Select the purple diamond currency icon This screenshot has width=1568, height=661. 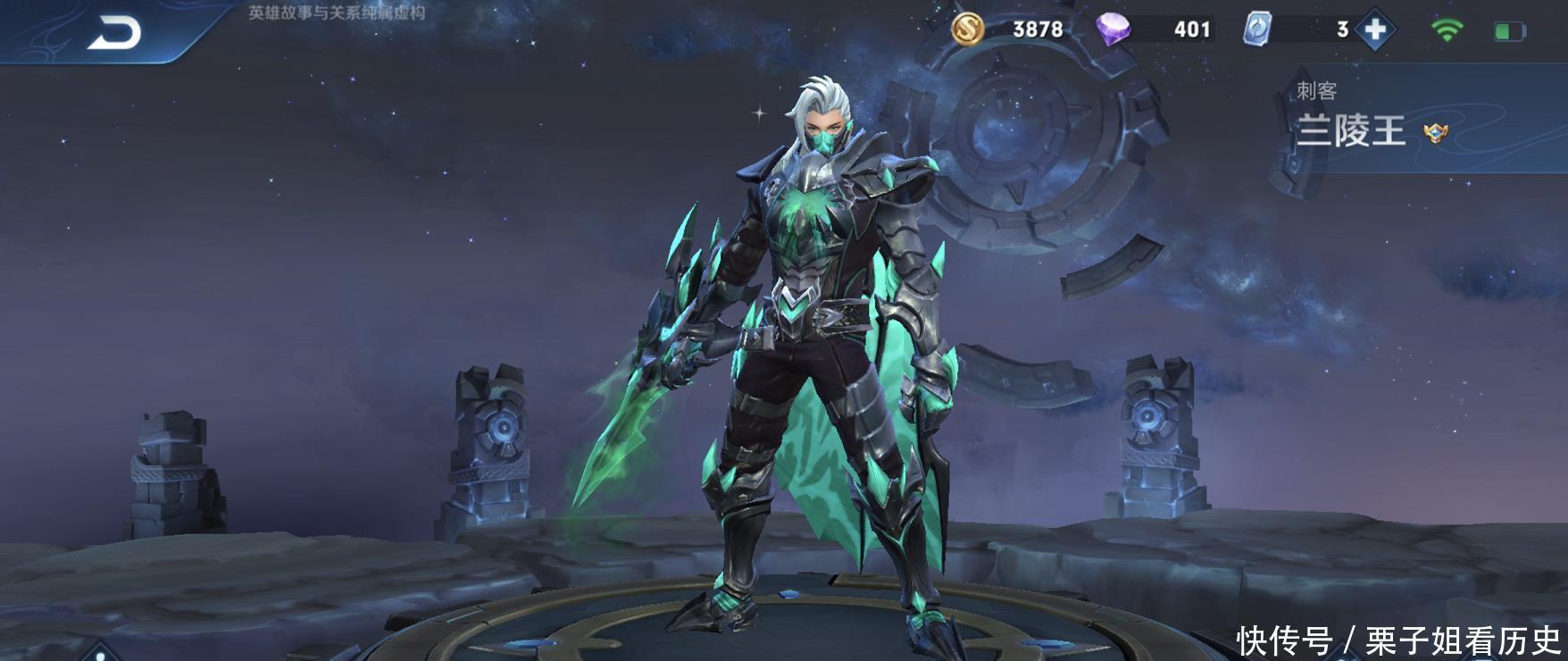click(1113, 29)
